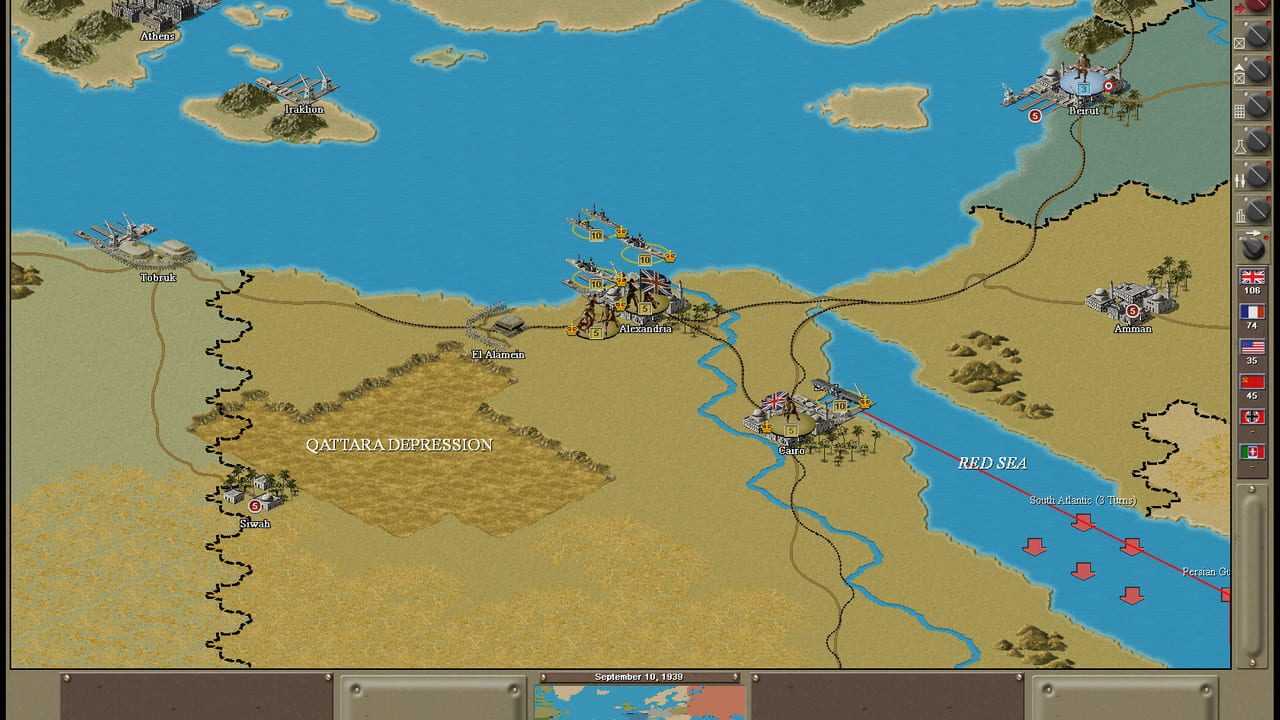Select the United States flag
Image resolution: width=1280 pixels, height=720 pixels.
[x=1251, y=347]
